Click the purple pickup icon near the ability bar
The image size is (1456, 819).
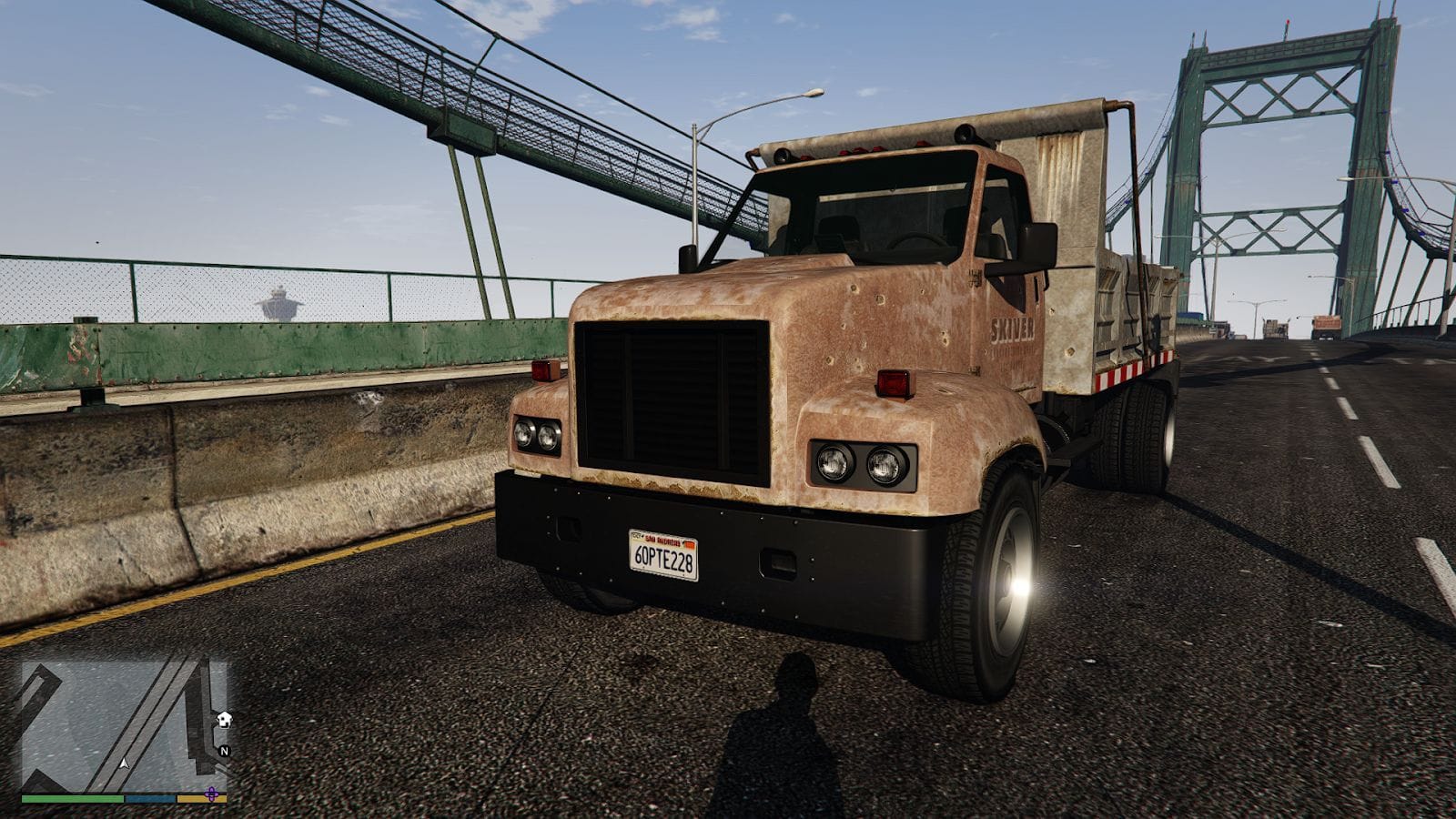(x=211, y=794)
